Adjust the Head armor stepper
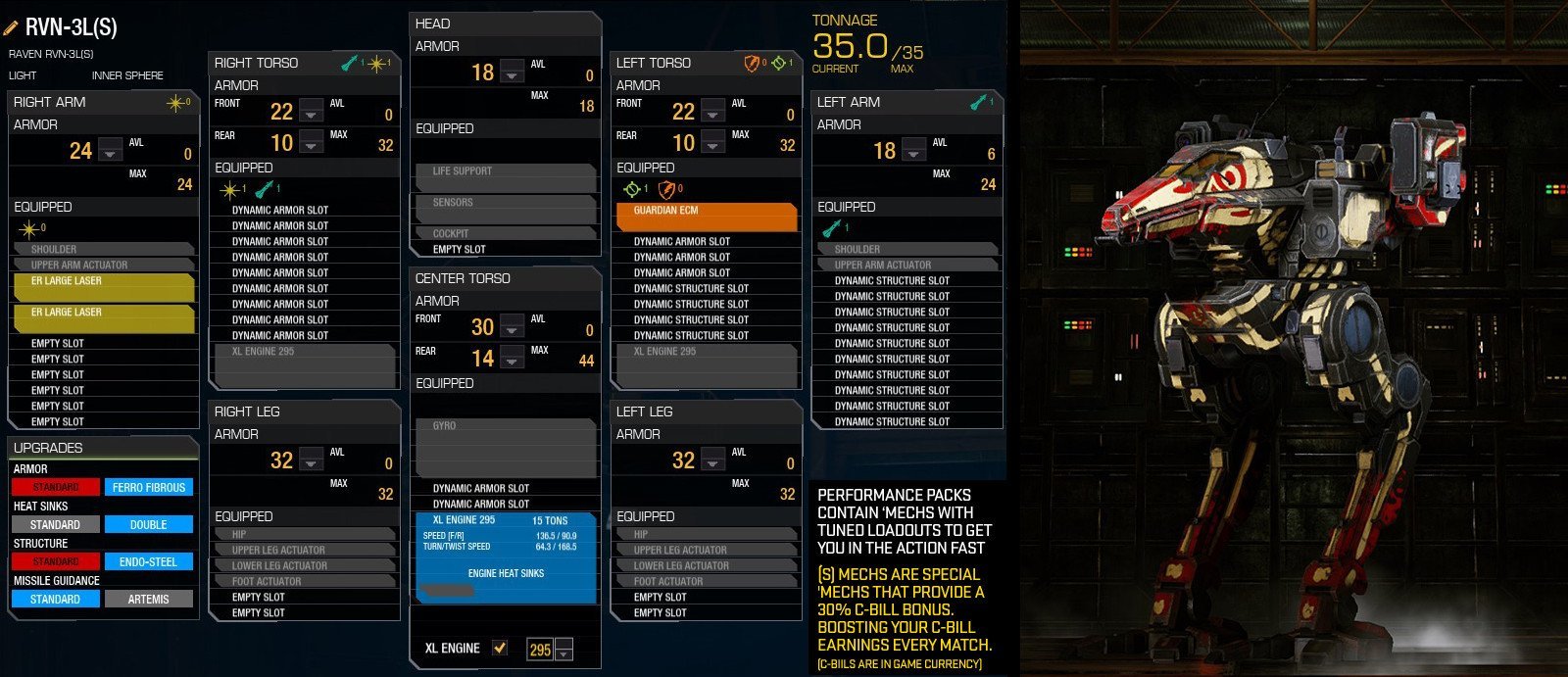 pyautogui.click(x=512, y=73)
